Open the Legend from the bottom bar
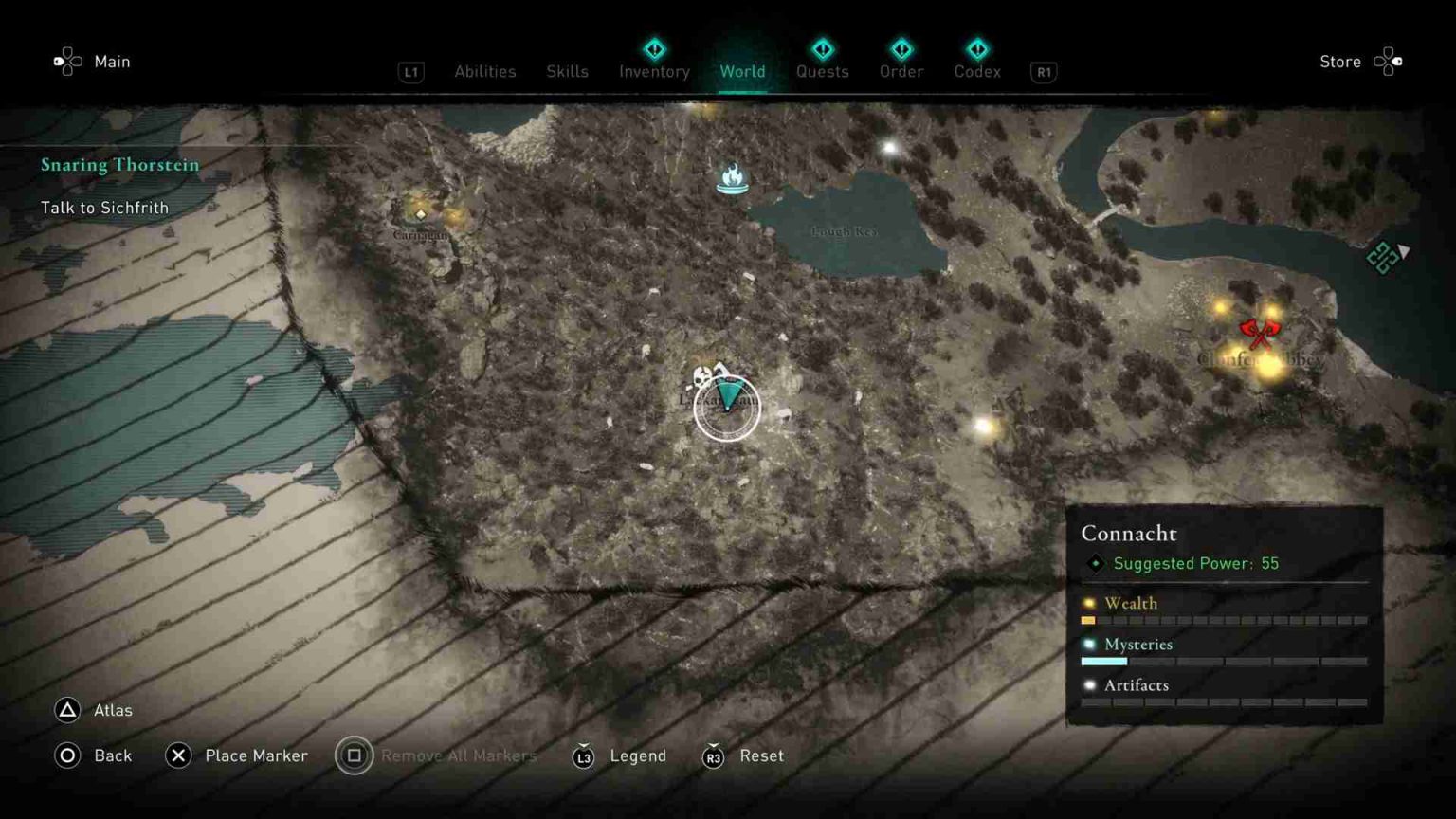Screen dimensions: 1456x819 (x=638, y=755)
